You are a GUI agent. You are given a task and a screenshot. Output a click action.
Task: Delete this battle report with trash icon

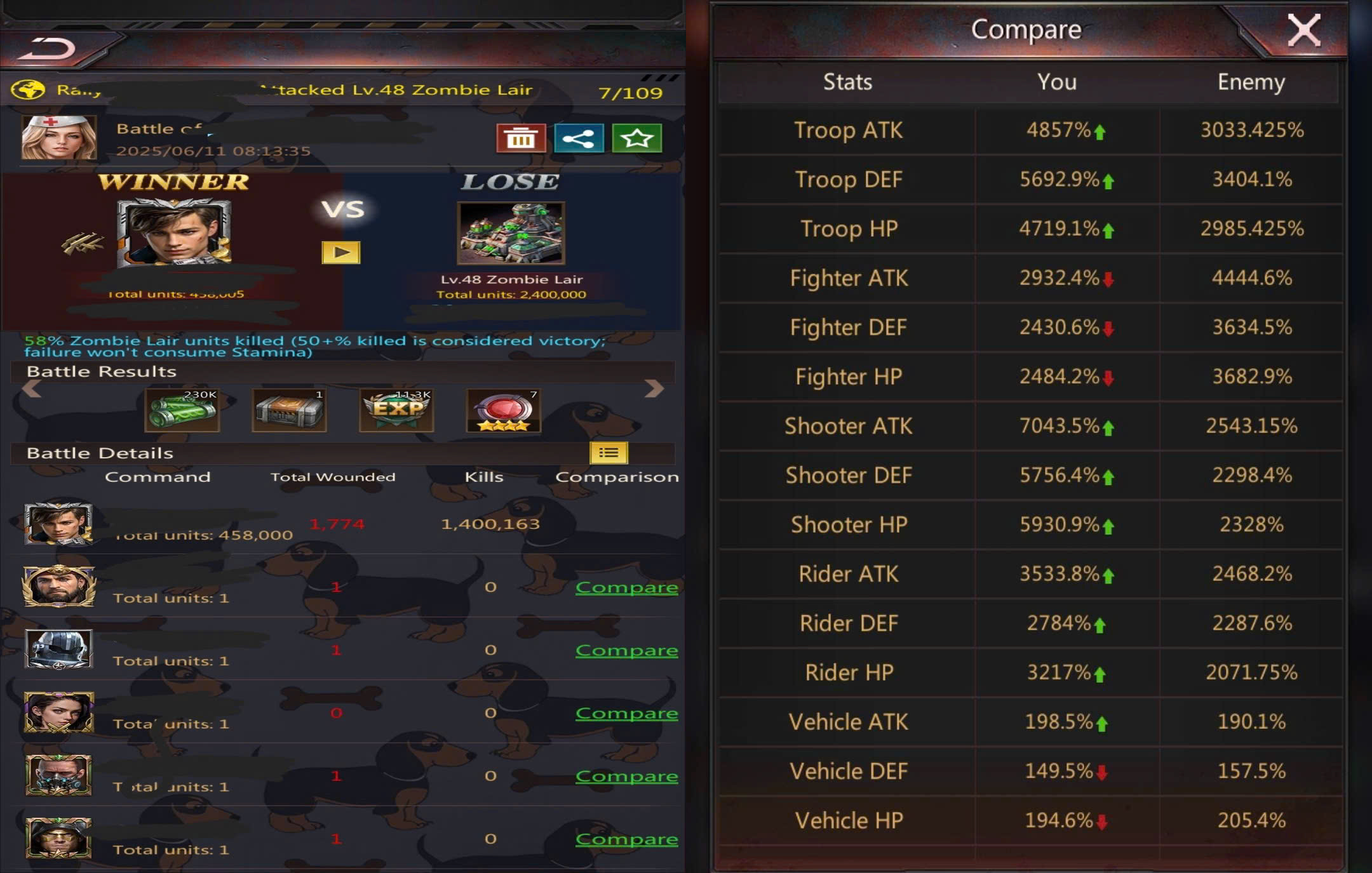click(521, 138)
